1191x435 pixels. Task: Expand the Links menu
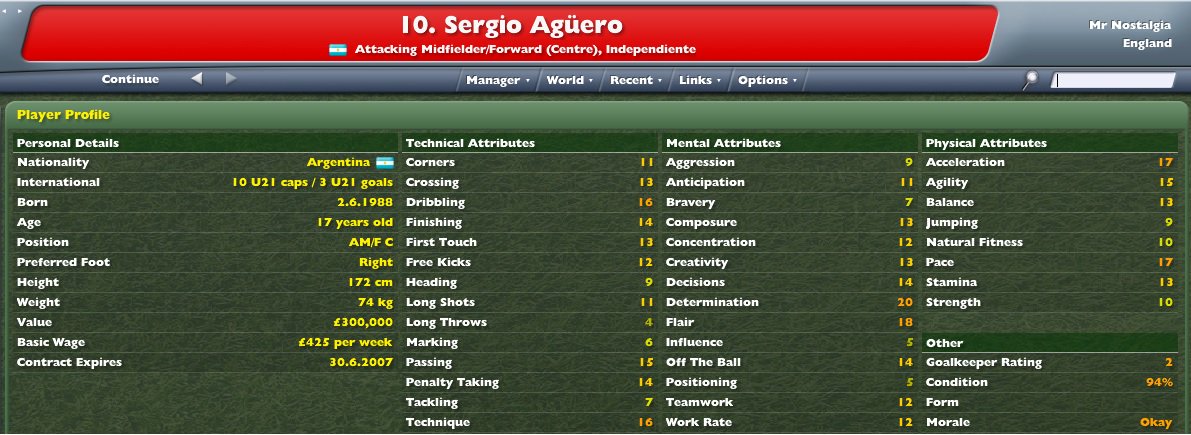click(x=698, y=80)
